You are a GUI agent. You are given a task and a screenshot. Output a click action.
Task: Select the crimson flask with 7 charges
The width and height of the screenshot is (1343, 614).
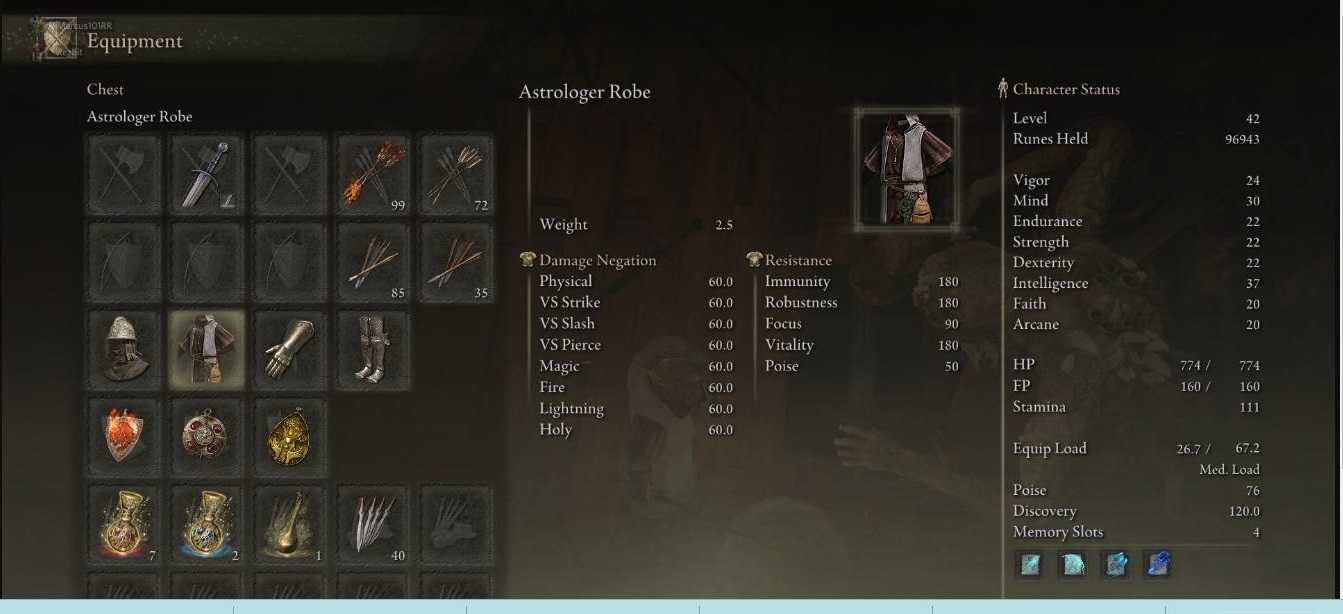pos(124,523)
